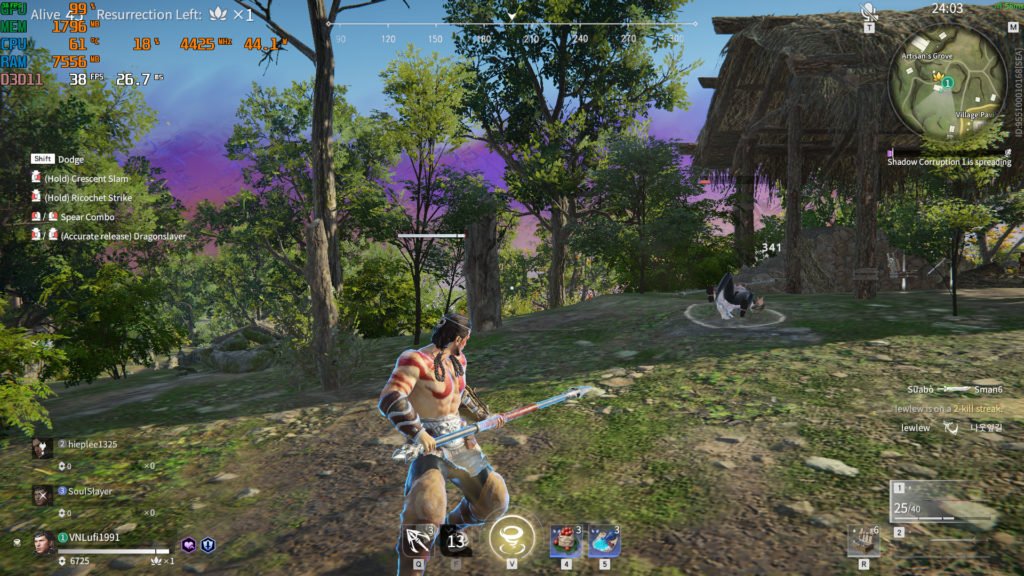Use the red healing item in slot 4
This screenshot has width=1024, height=576.
[566, 541]
